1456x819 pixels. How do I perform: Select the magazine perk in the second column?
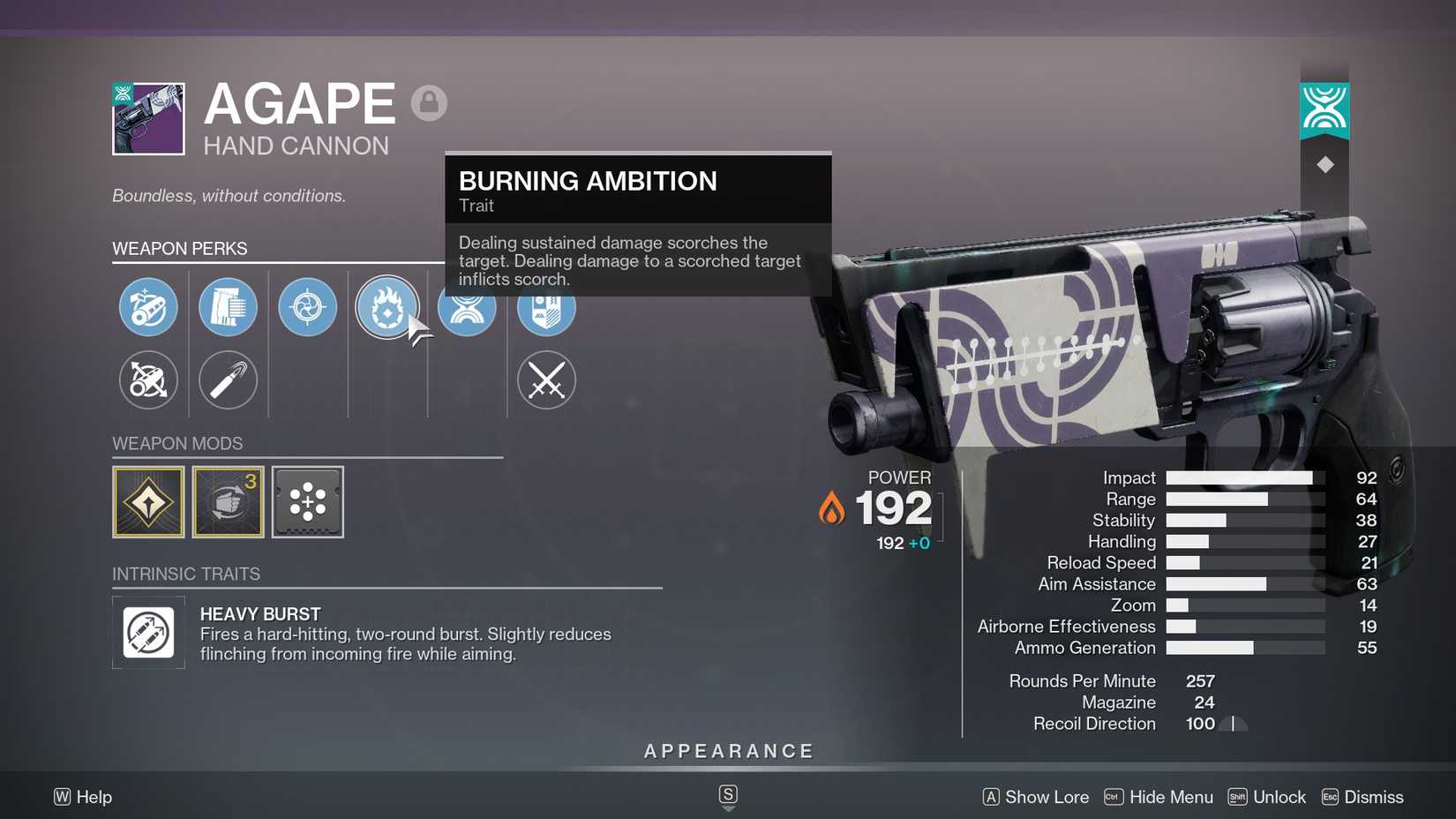coord(228,307)
